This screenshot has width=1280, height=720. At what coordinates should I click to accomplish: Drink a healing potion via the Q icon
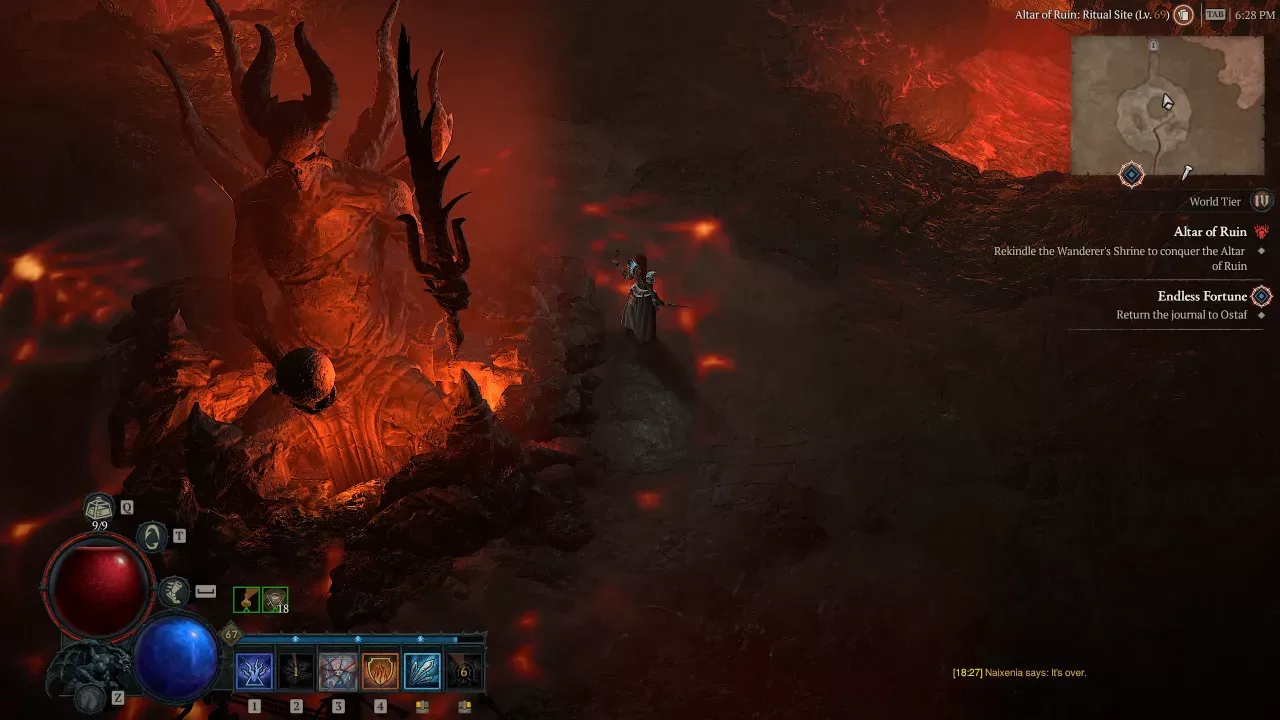(x=100, y=507)
